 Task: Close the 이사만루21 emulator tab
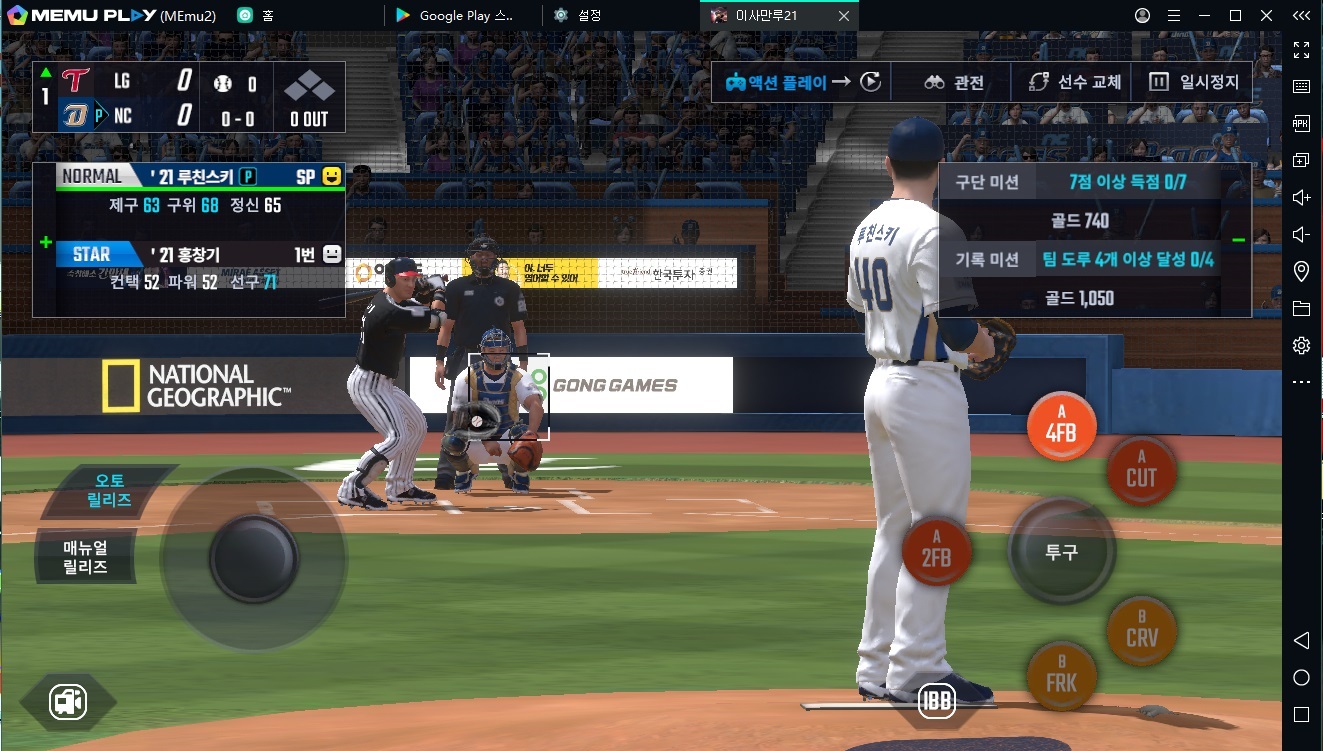[844, 16]
